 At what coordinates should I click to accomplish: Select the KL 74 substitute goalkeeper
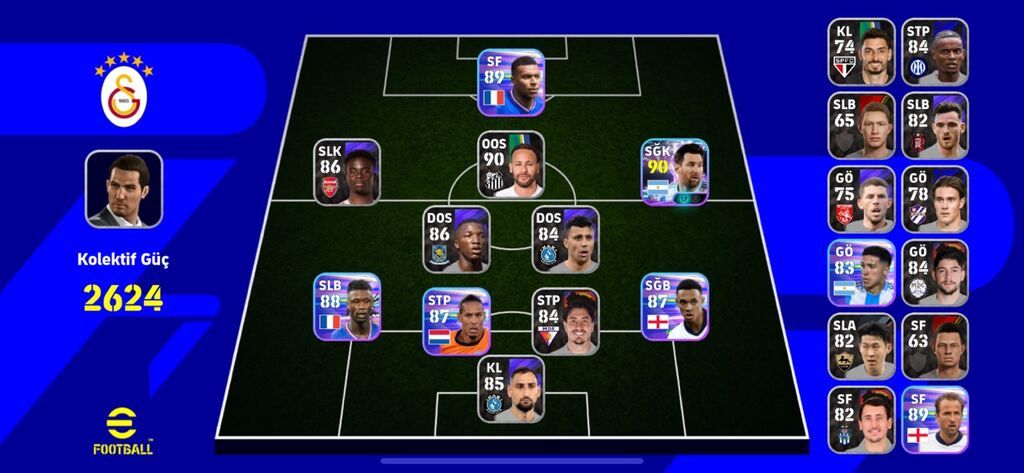tap(861, 52)
